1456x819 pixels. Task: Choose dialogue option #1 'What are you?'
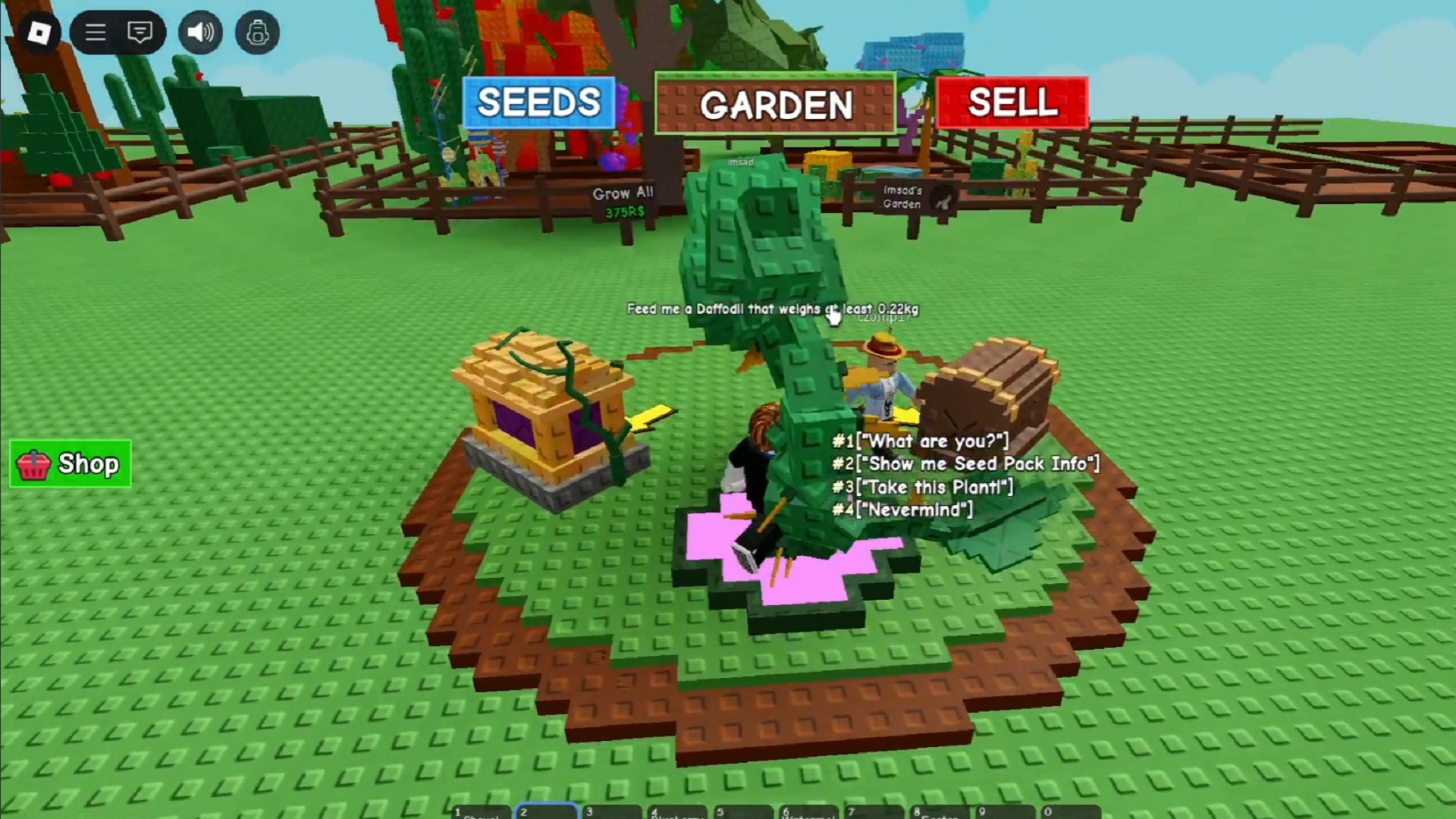pyautogui.click(x=920, y=441)
